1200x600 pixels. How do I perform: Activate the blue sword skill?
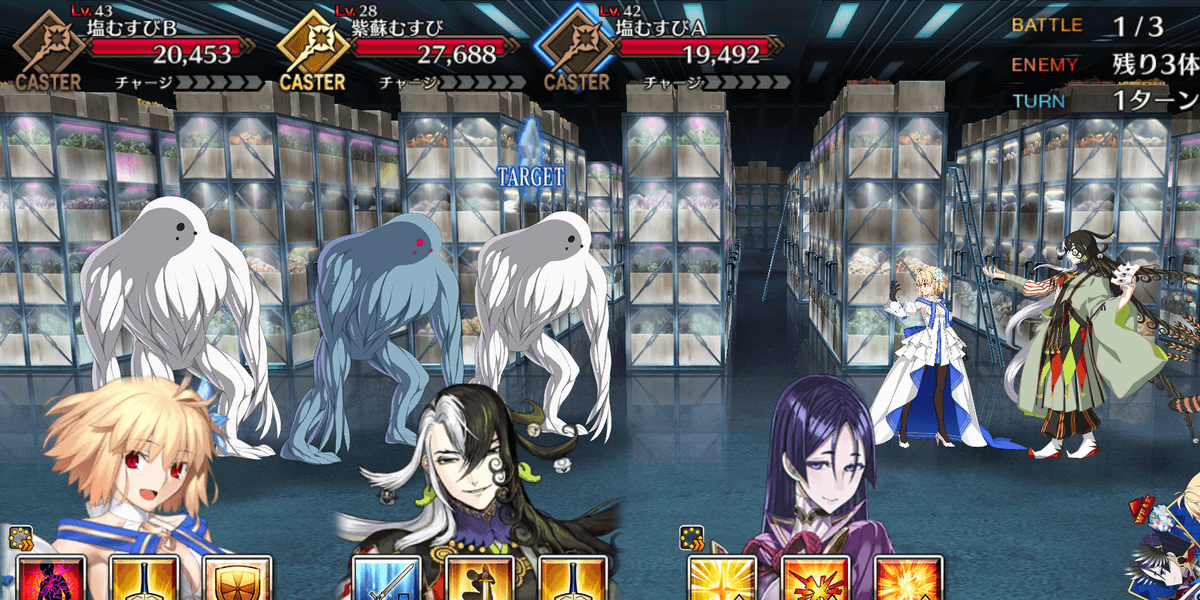pyautogui.click(x=386, y=580)
